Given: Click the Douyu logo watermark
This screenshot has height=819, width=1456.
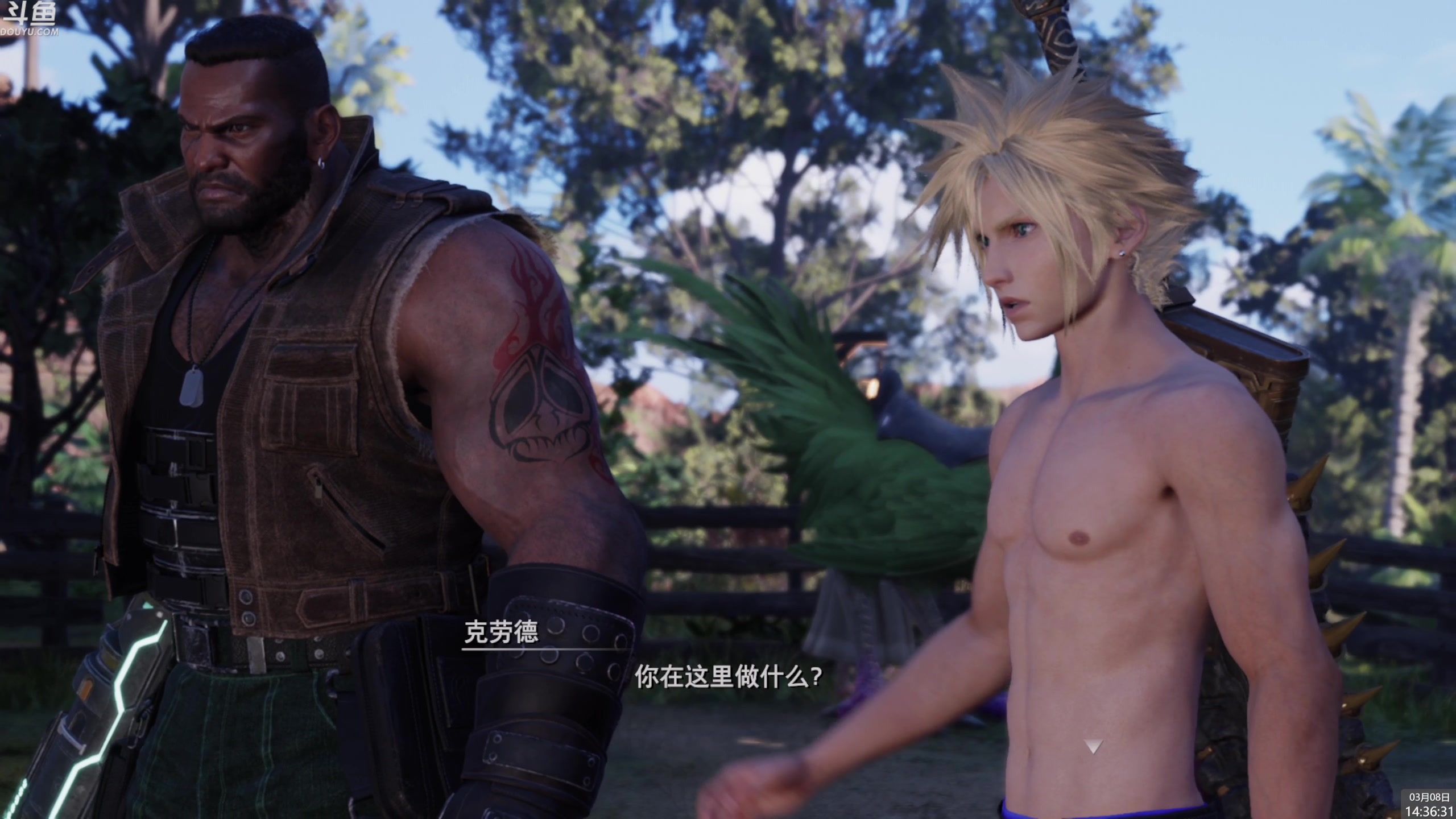Looking at the screenshot, I should 30,18.
